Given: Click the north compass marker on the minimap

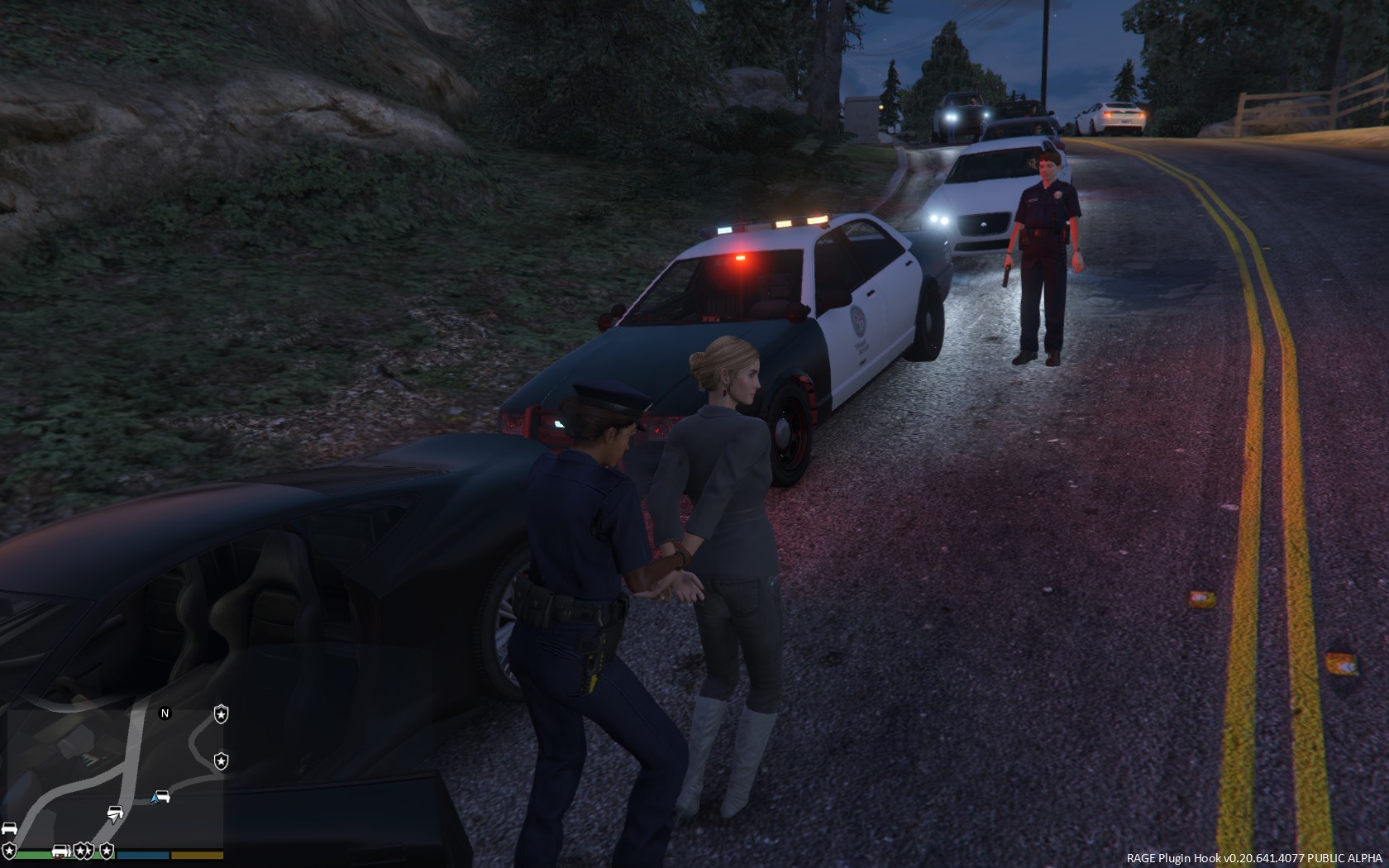Looking at the screenshot, I should 165,713.
